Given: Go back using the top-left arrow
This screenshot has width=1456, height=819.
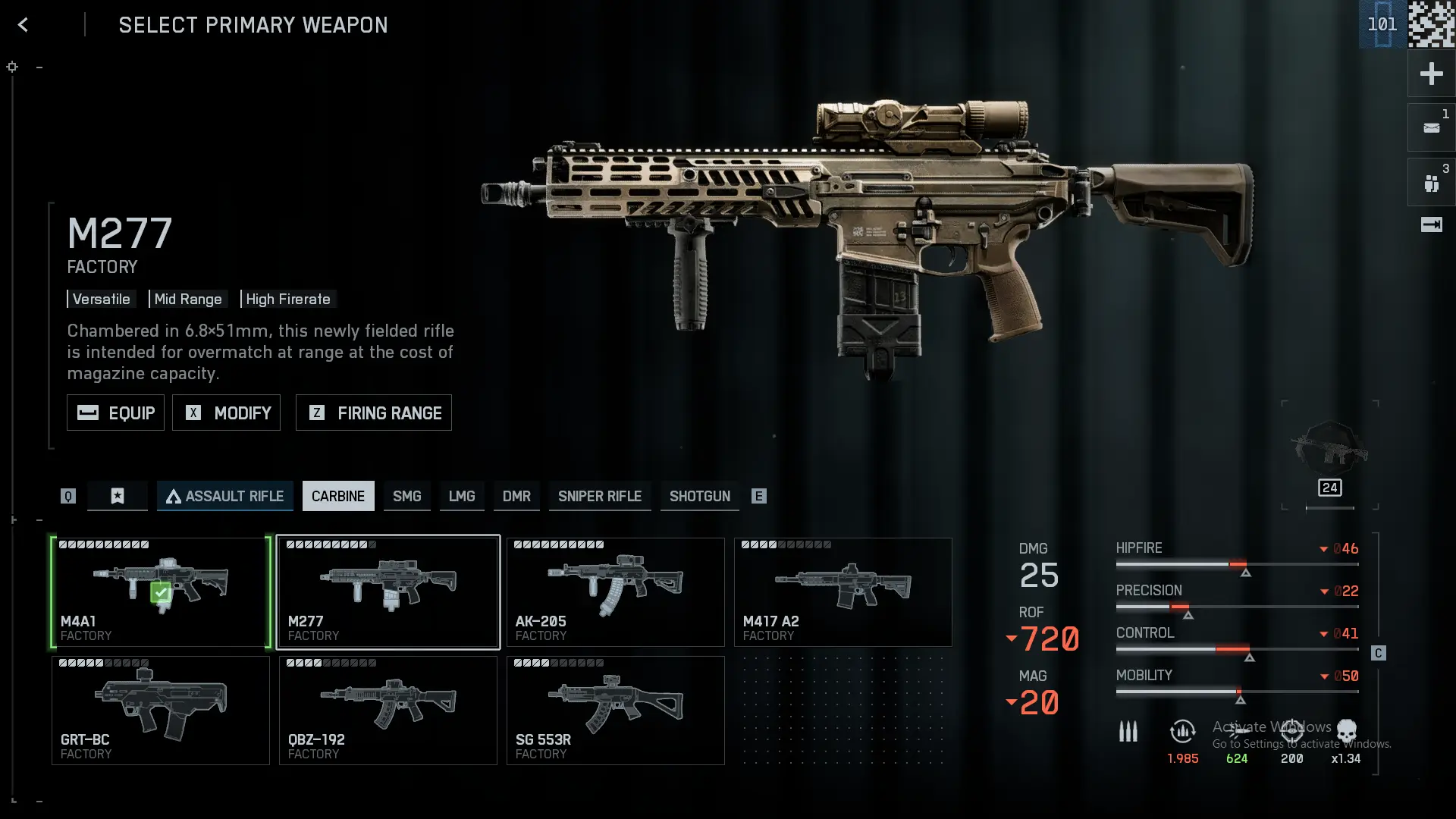Looking at the screenshot, I should pyautogui.click(x=23, y=25).
